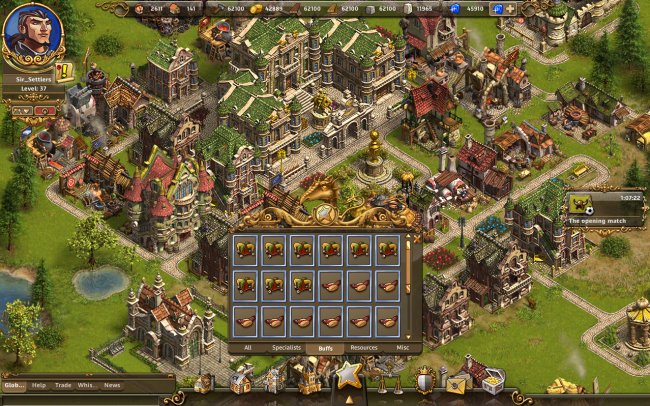
Task: Show the Resources tab
Action: click(x=363, y=348)
